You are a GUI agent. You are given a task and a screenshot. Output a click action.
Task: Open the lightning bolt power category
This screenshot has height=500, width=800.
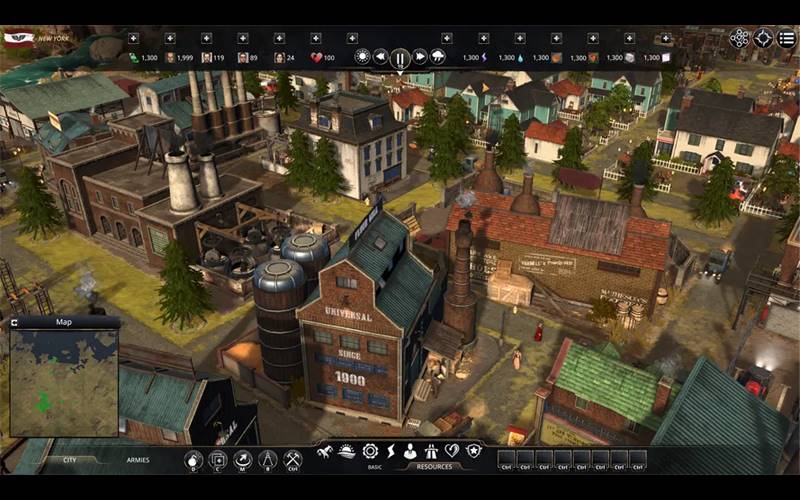coord(391,452)
